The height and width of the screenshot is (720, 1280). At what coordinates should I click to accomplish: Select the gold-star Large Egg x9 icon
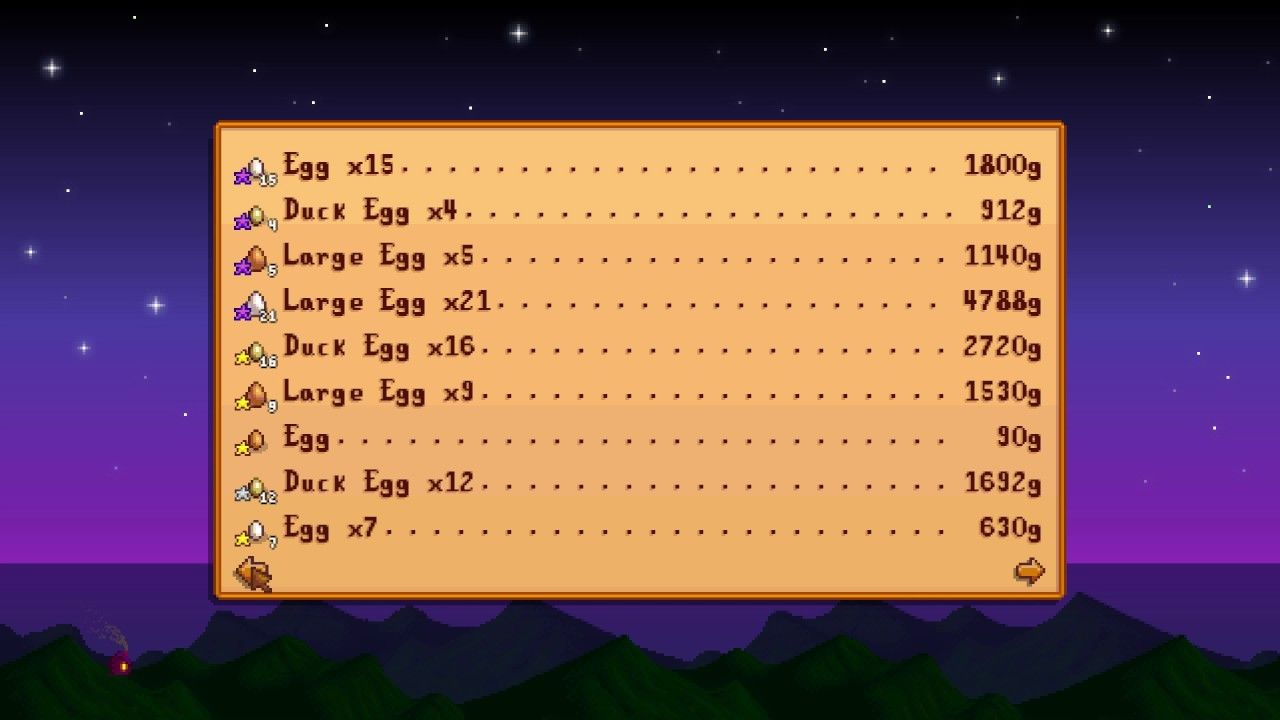[253, 393]
